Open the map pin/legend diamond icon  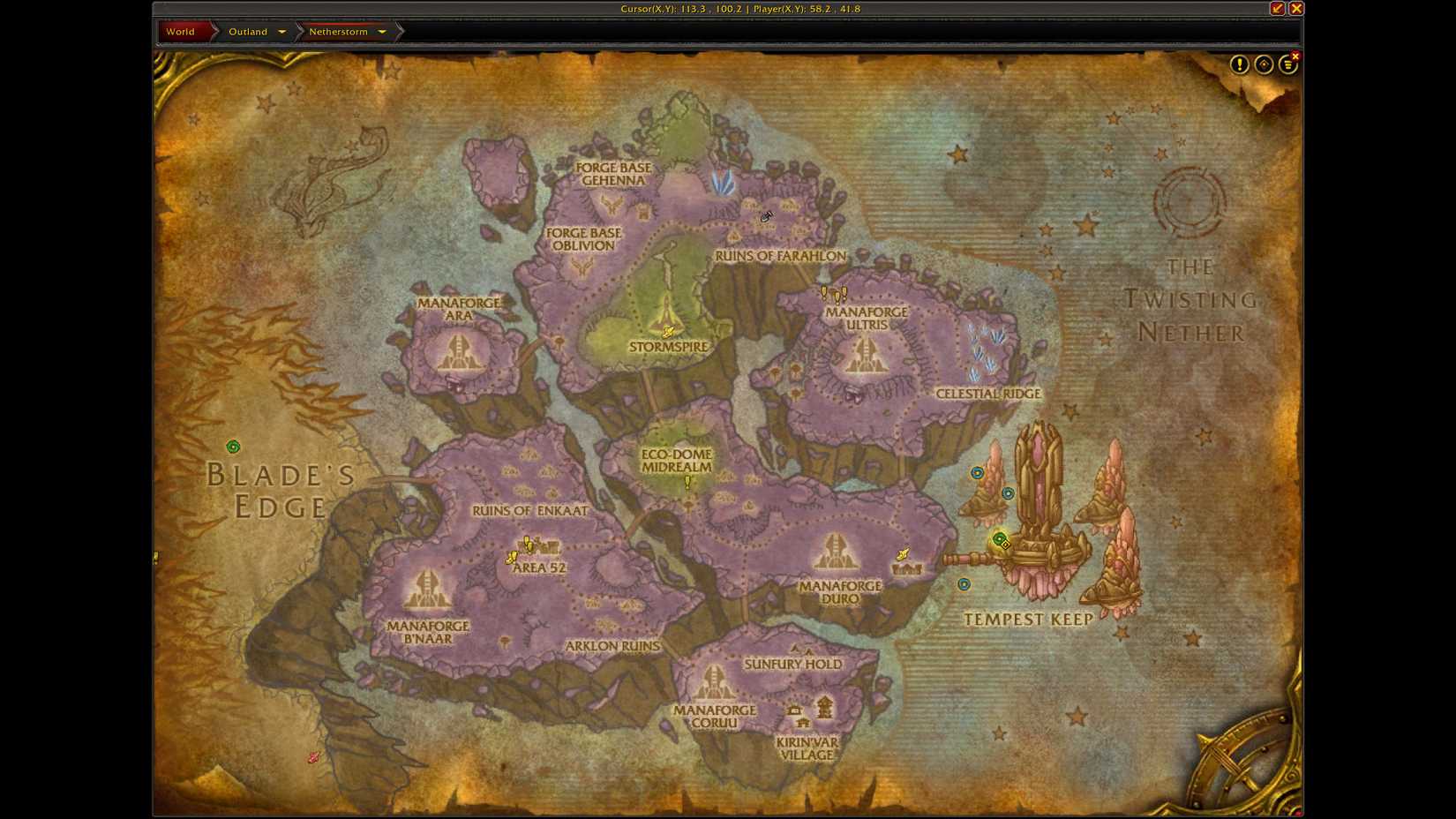1263,64
